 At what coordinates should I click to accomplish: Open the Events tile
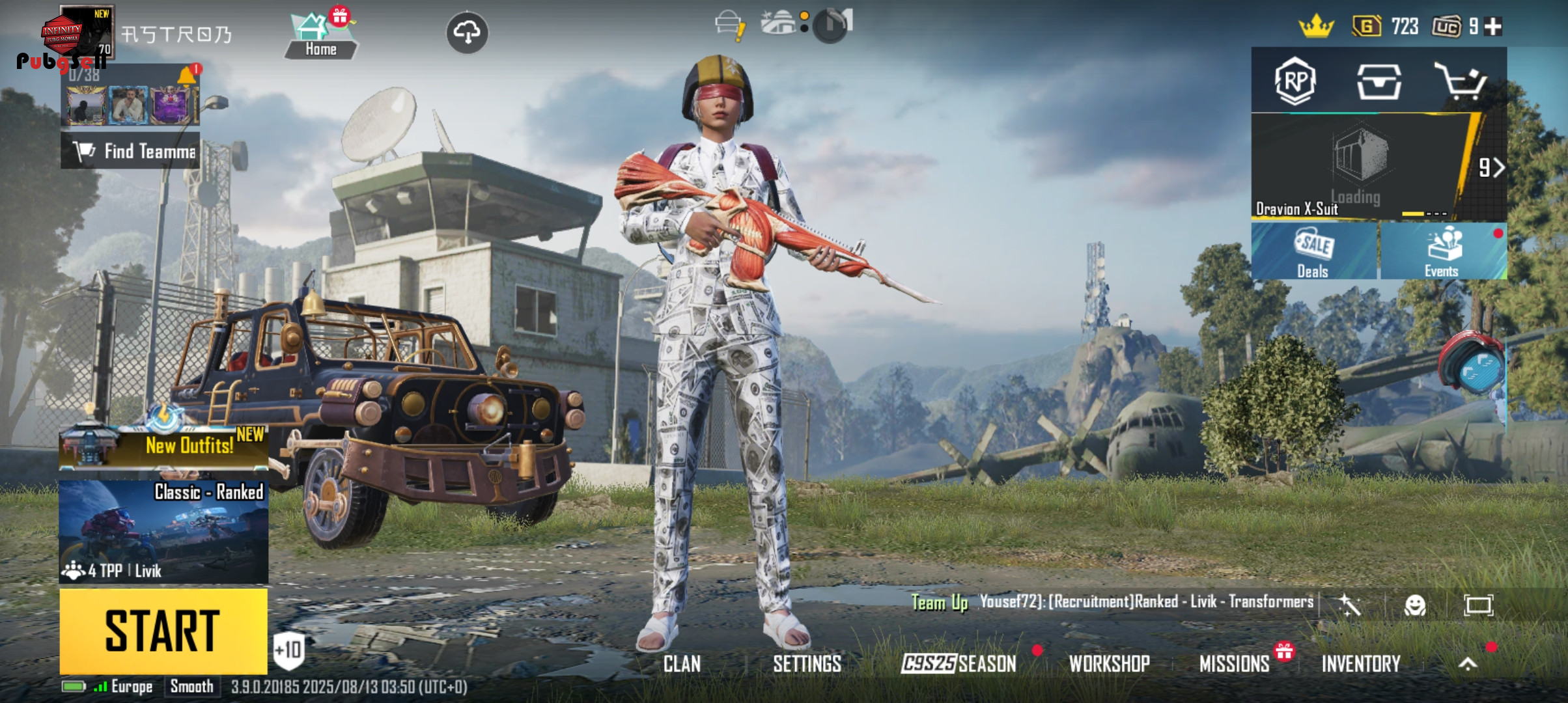pos(1442,253)
